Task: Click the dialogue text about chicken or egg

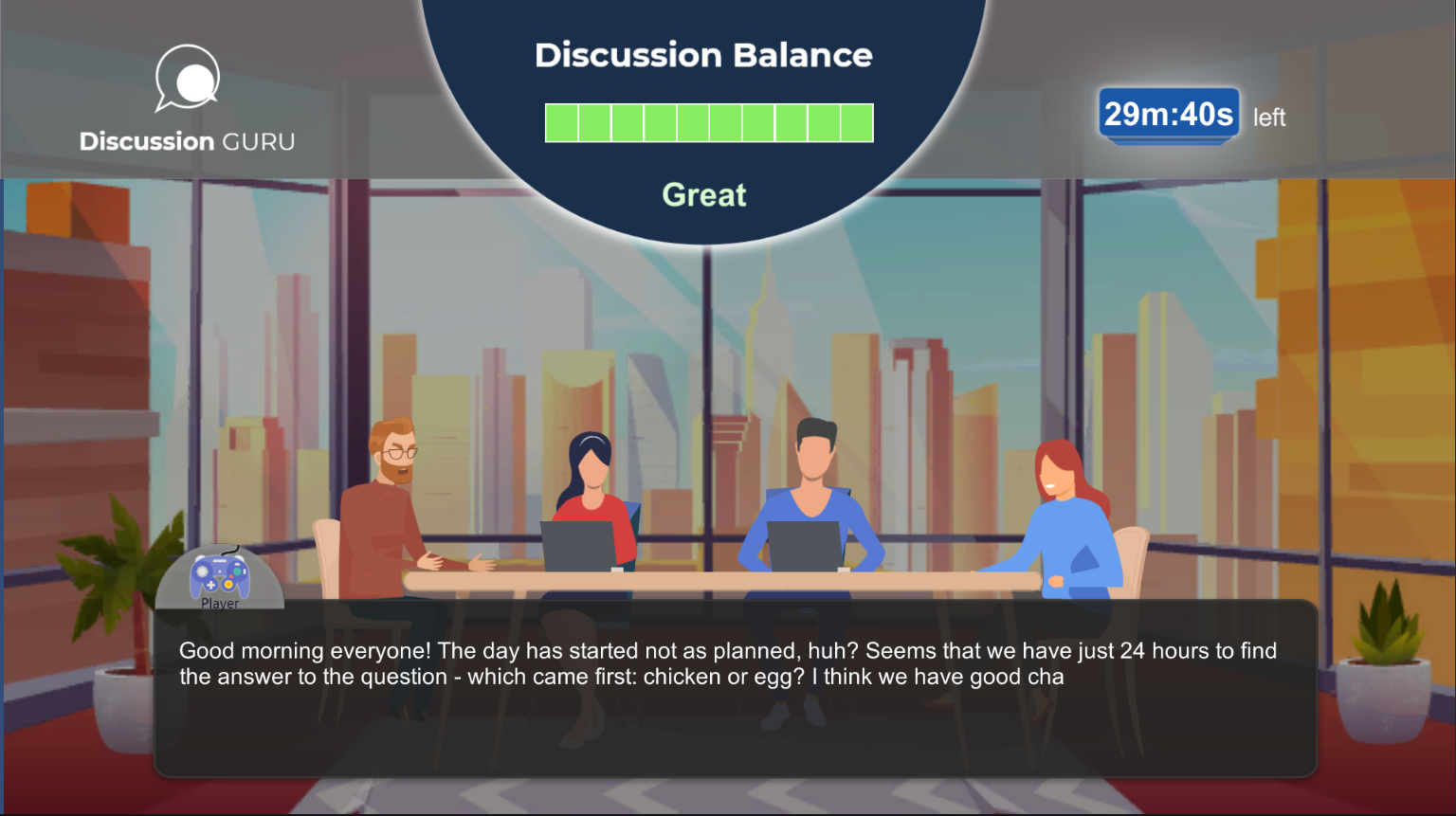Action: pos(728,663)
